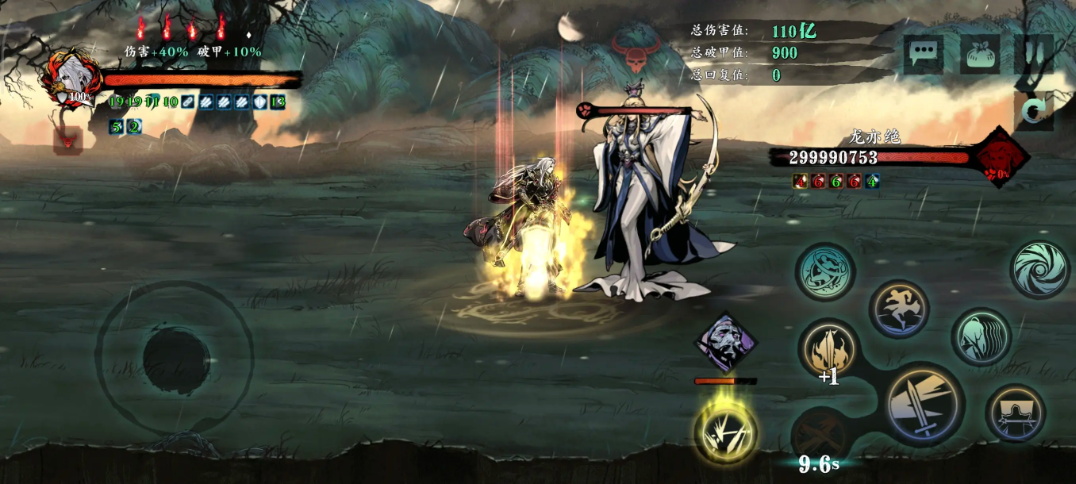
Task: Activate the flame skill with +1
Action: (x=830, y=350)
